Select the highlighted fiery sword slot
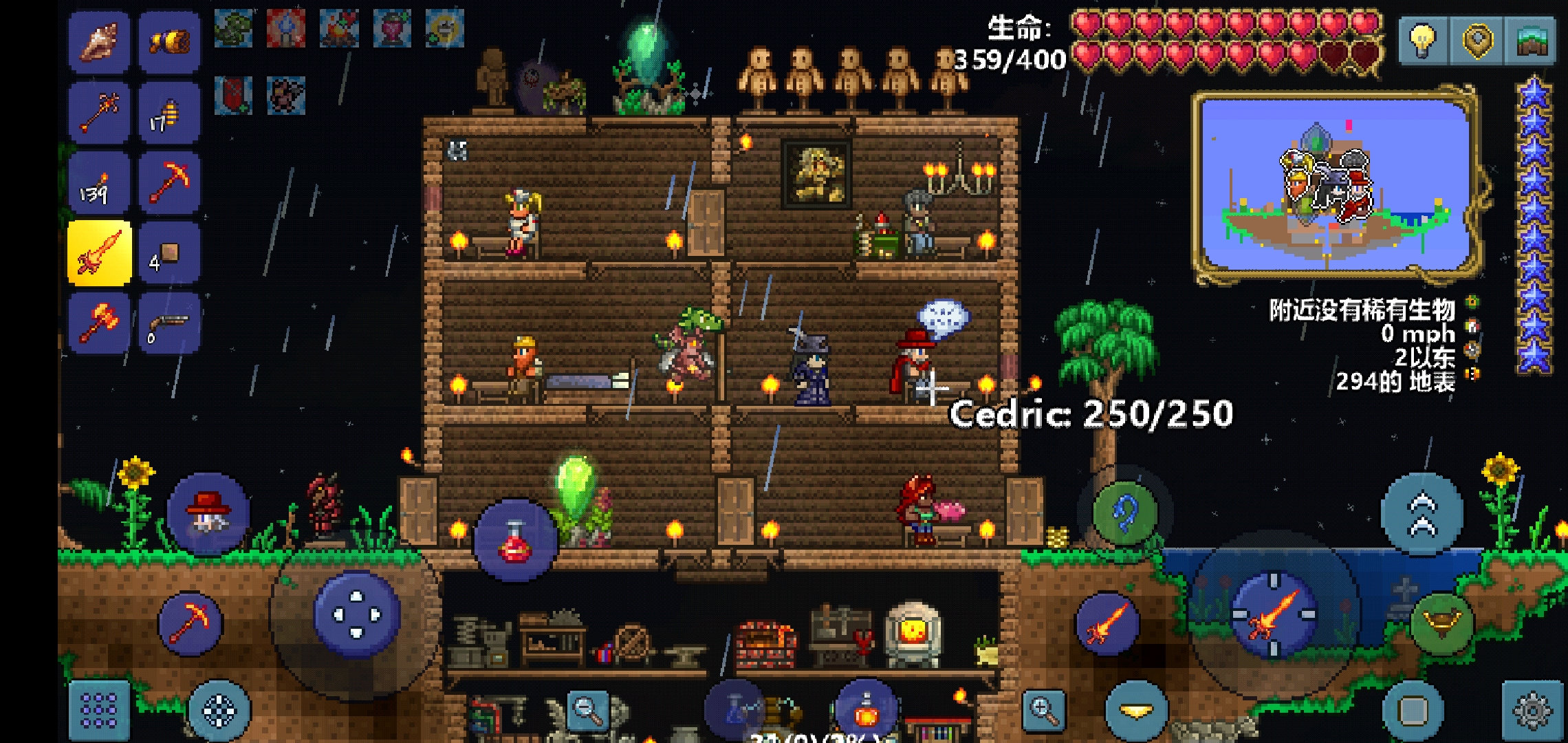Screen dimensions: 1568x743 [x=99, y=253]
